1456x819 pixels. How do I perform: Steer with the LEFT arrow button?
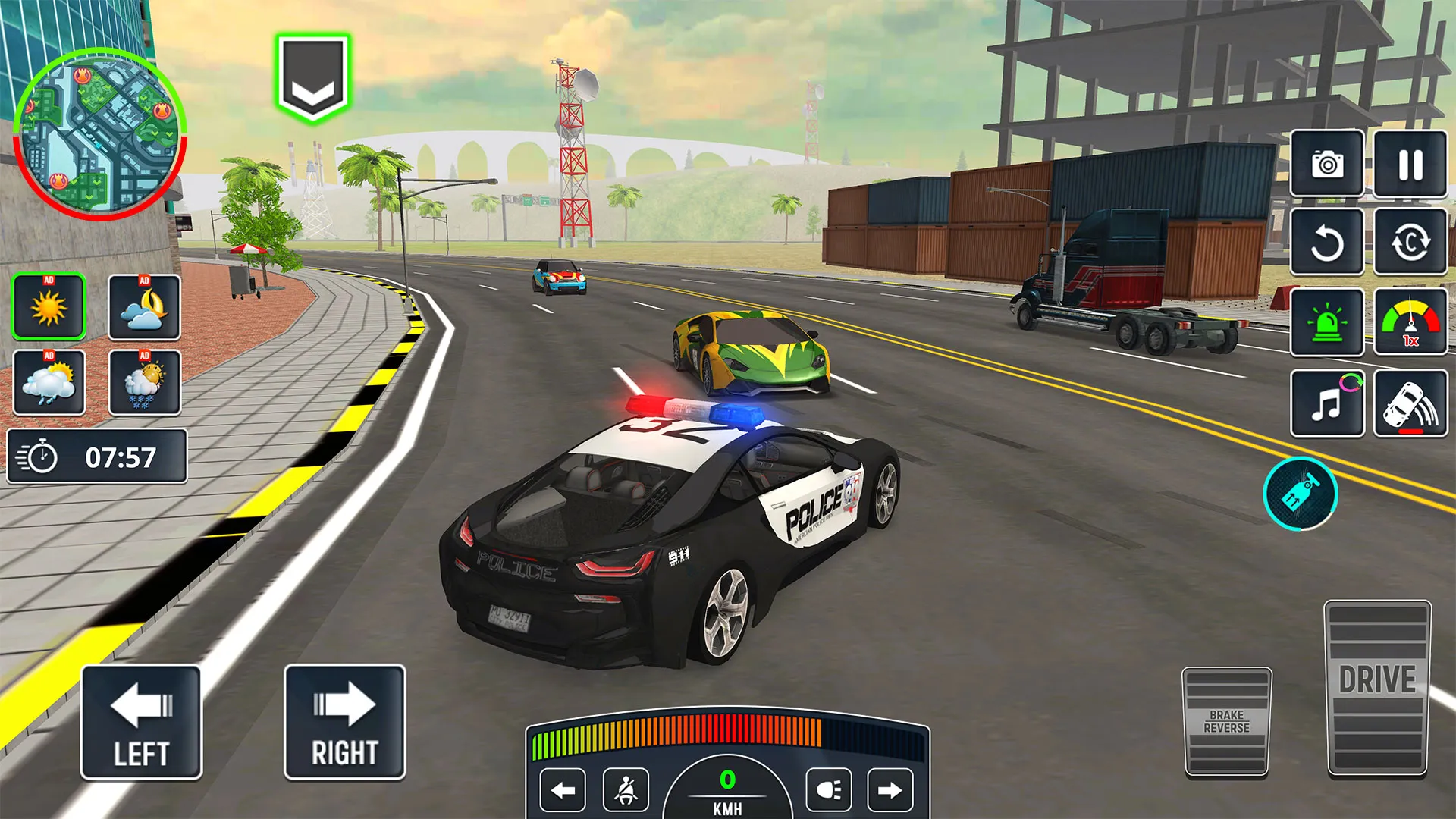point(141,722)
